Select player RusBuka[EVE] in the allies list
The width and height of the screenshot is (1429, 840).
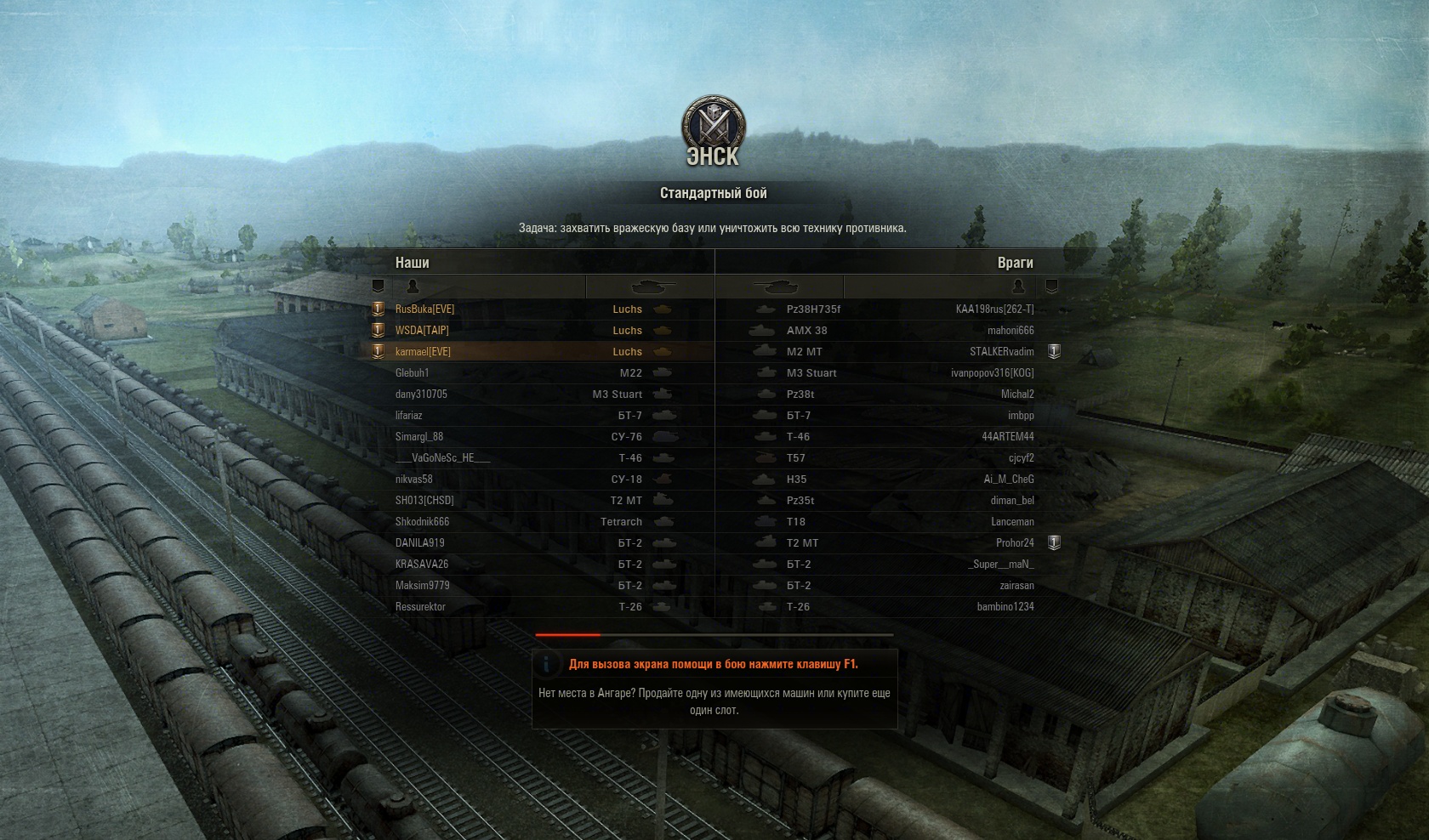425,309
